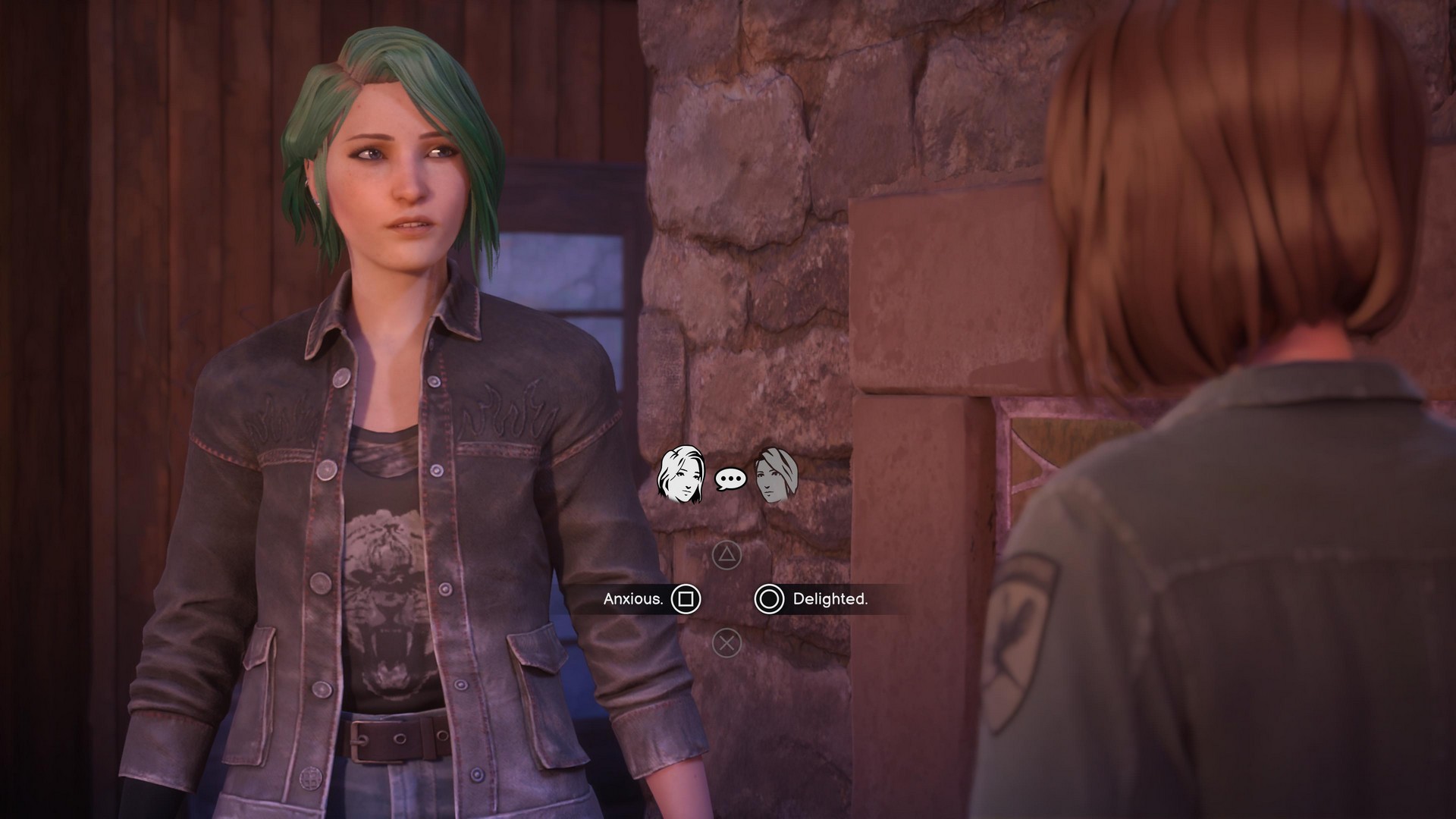The height and width of the screenshot is (819, 1456).
Task: Click the tiger graphic on Steph's shirt
Action: pyautogui.click(x=387, y=599)
